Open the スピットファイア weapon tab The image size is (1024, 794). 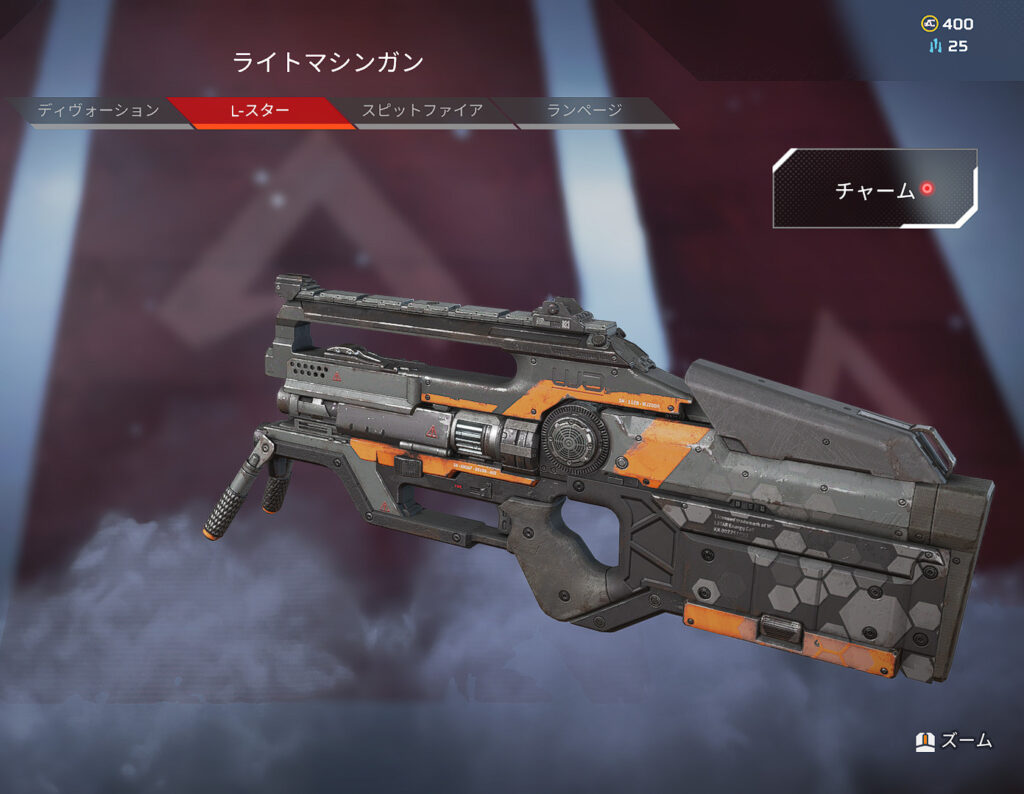click(422, 111)
